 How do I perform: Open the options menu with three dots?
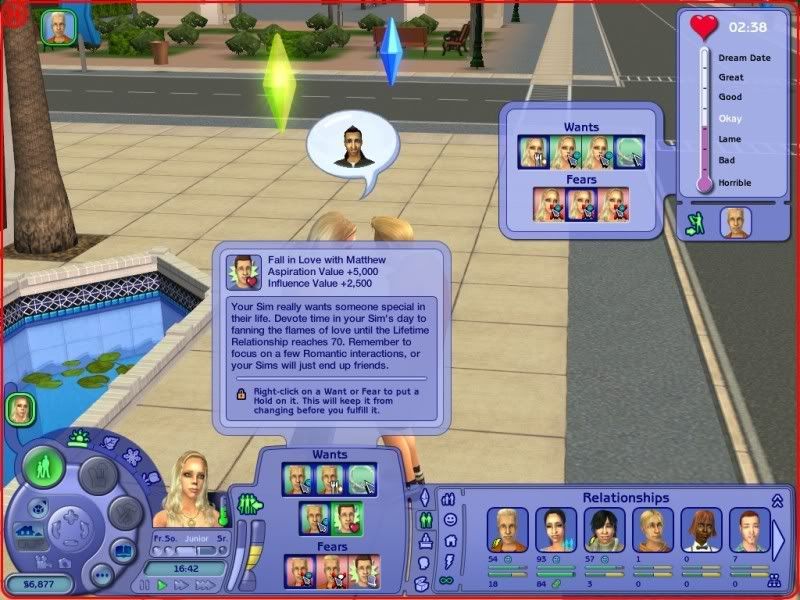tap(102, 575)
